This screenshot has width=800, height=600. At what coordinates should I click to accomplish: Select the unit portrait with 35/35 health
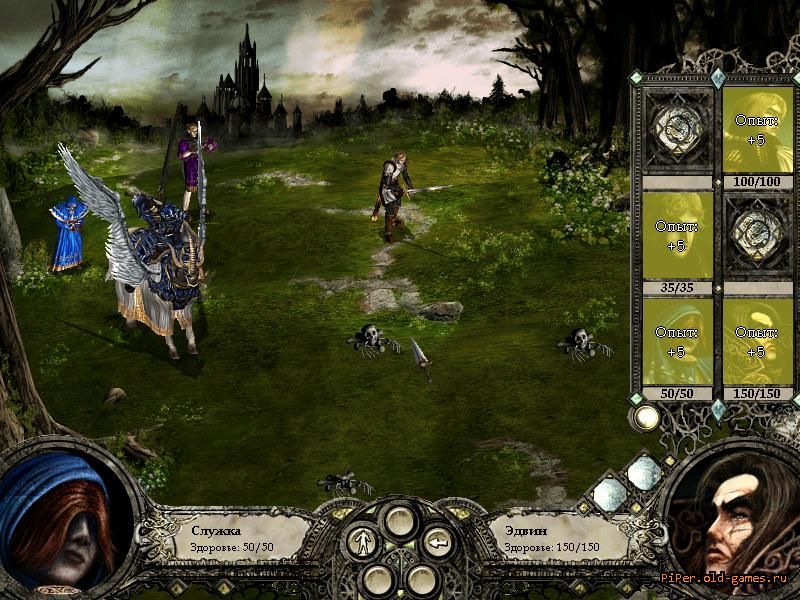coord(677,236)
